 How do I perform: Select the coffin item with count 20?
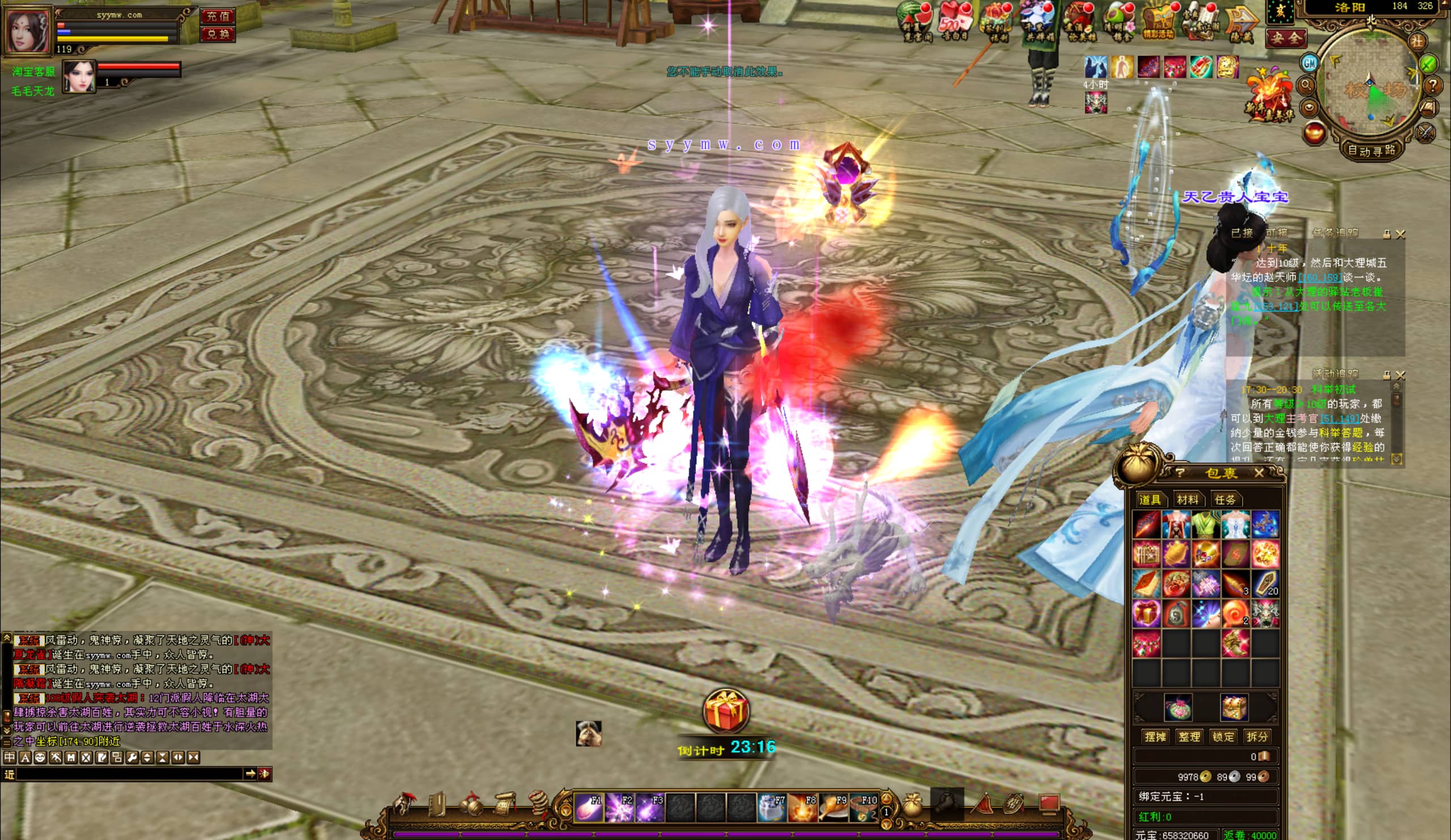1265,584
